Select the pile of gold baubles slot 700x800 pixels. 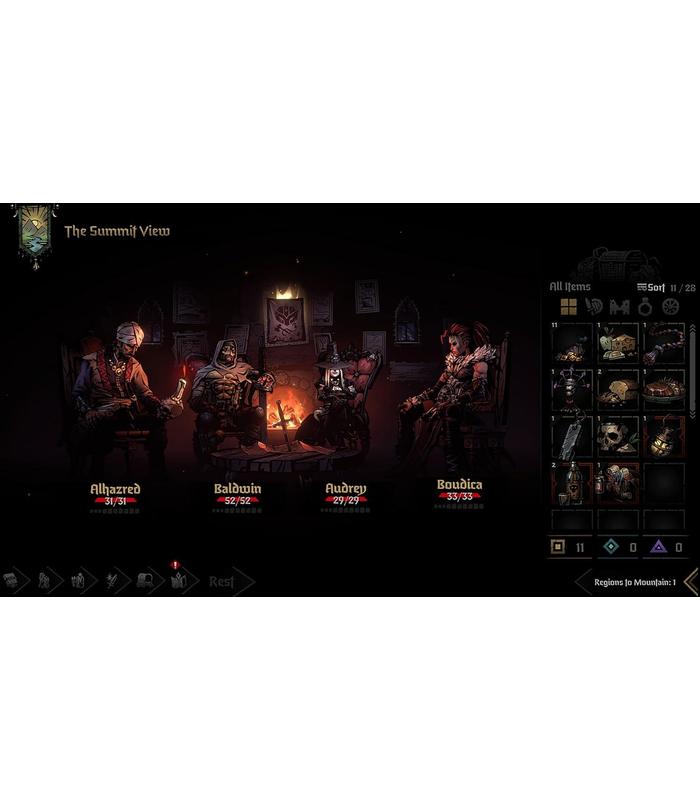point(572,342)
